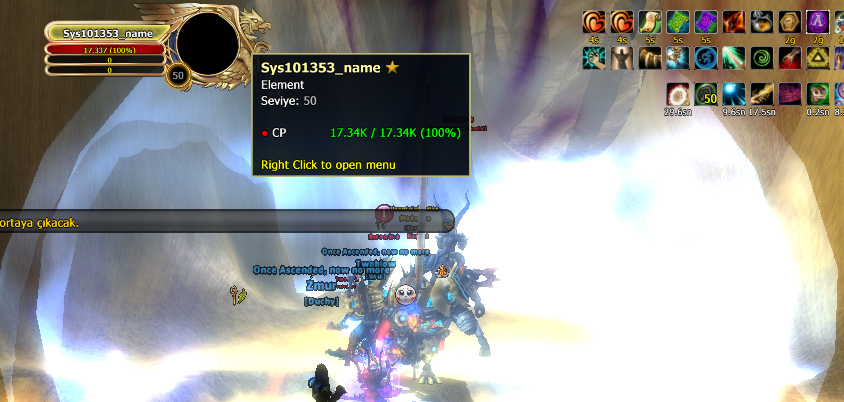Select the glowing fist buff icon
The image size is (844, 402).
(594, 58)
